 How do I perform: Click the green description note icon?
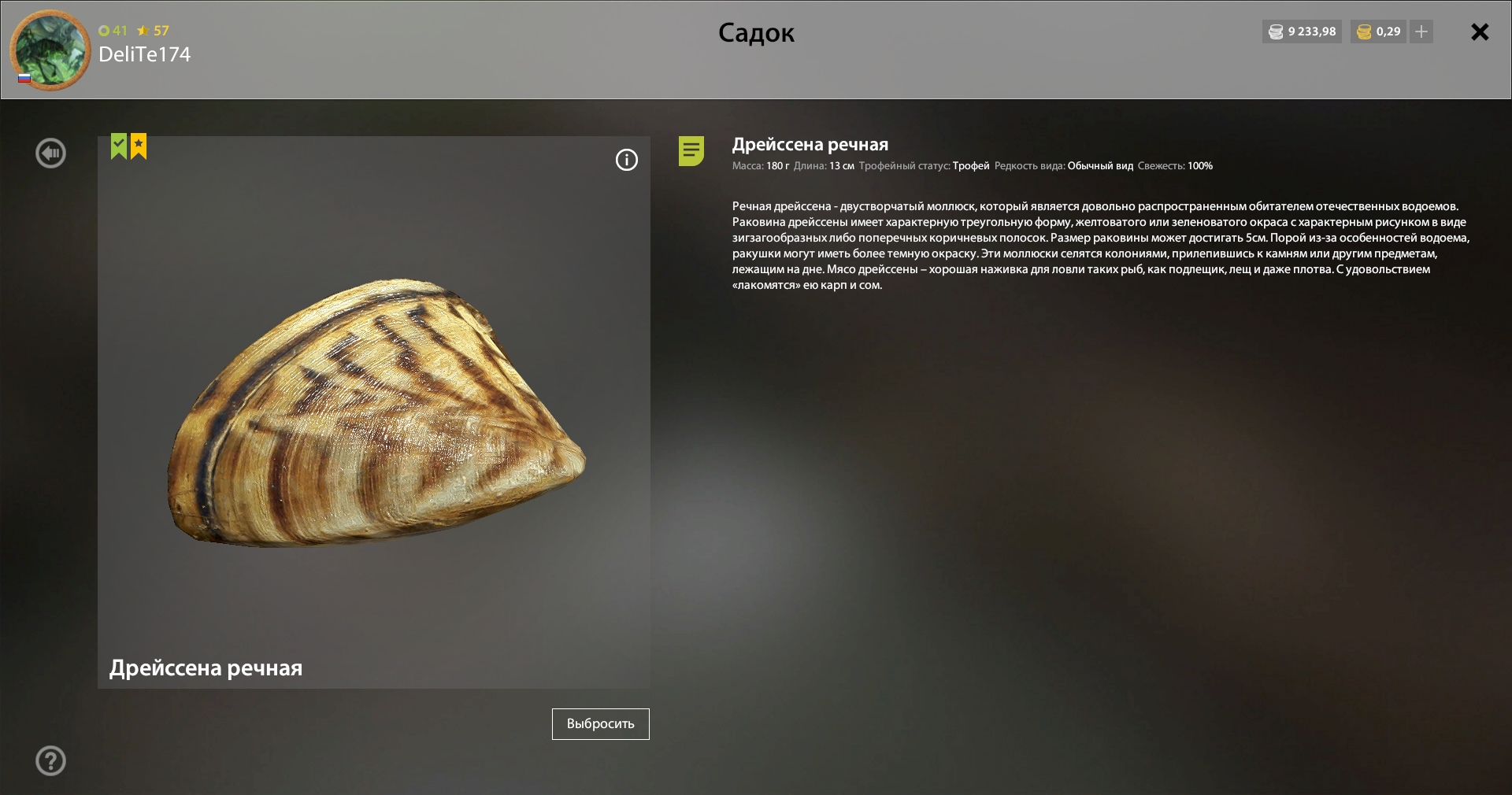point(691,151)
